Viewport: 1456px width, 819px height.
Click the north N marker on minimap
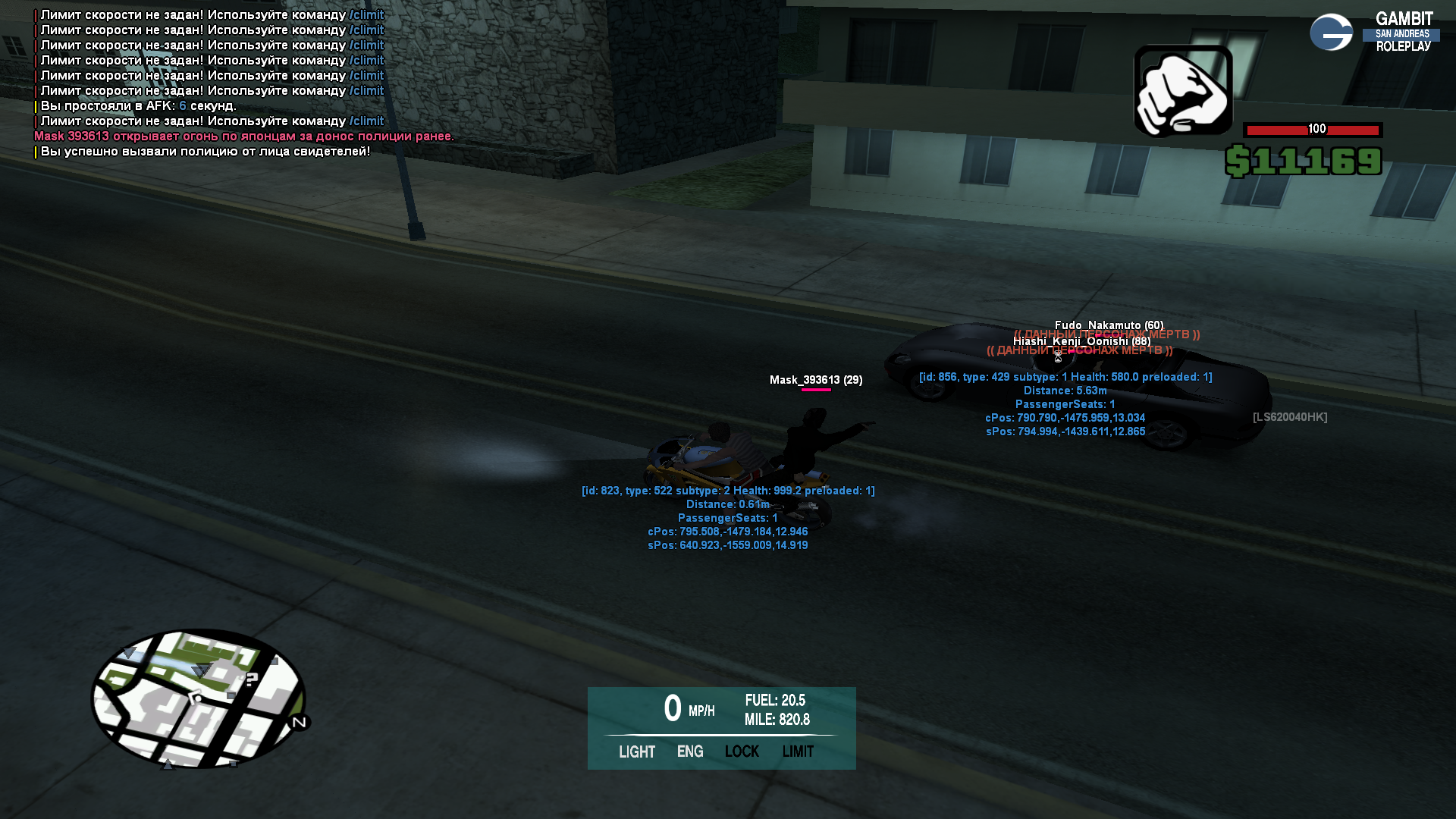pos(300,722)
